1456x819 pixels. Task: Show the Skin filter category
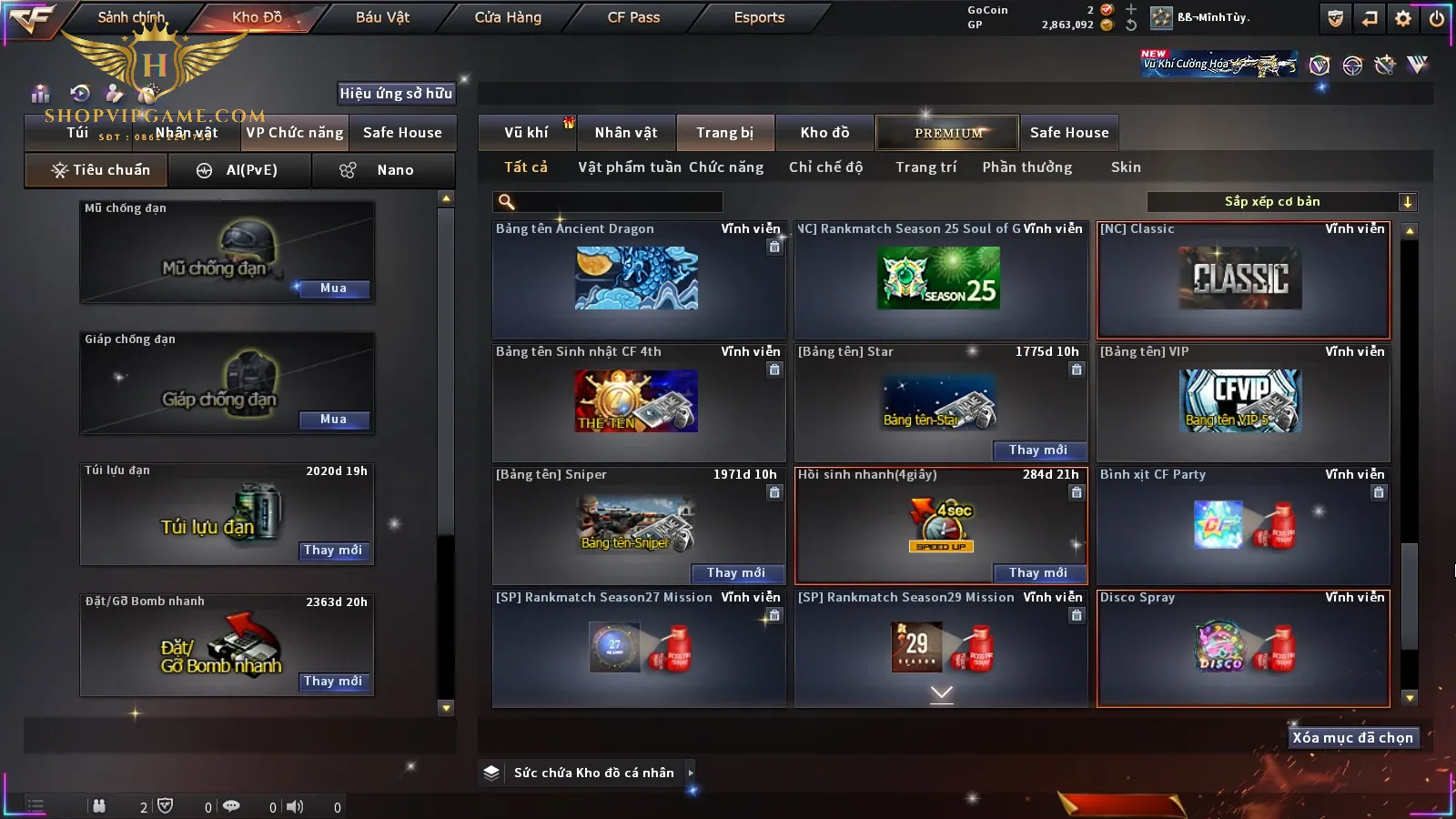[x=1126, y=167]
